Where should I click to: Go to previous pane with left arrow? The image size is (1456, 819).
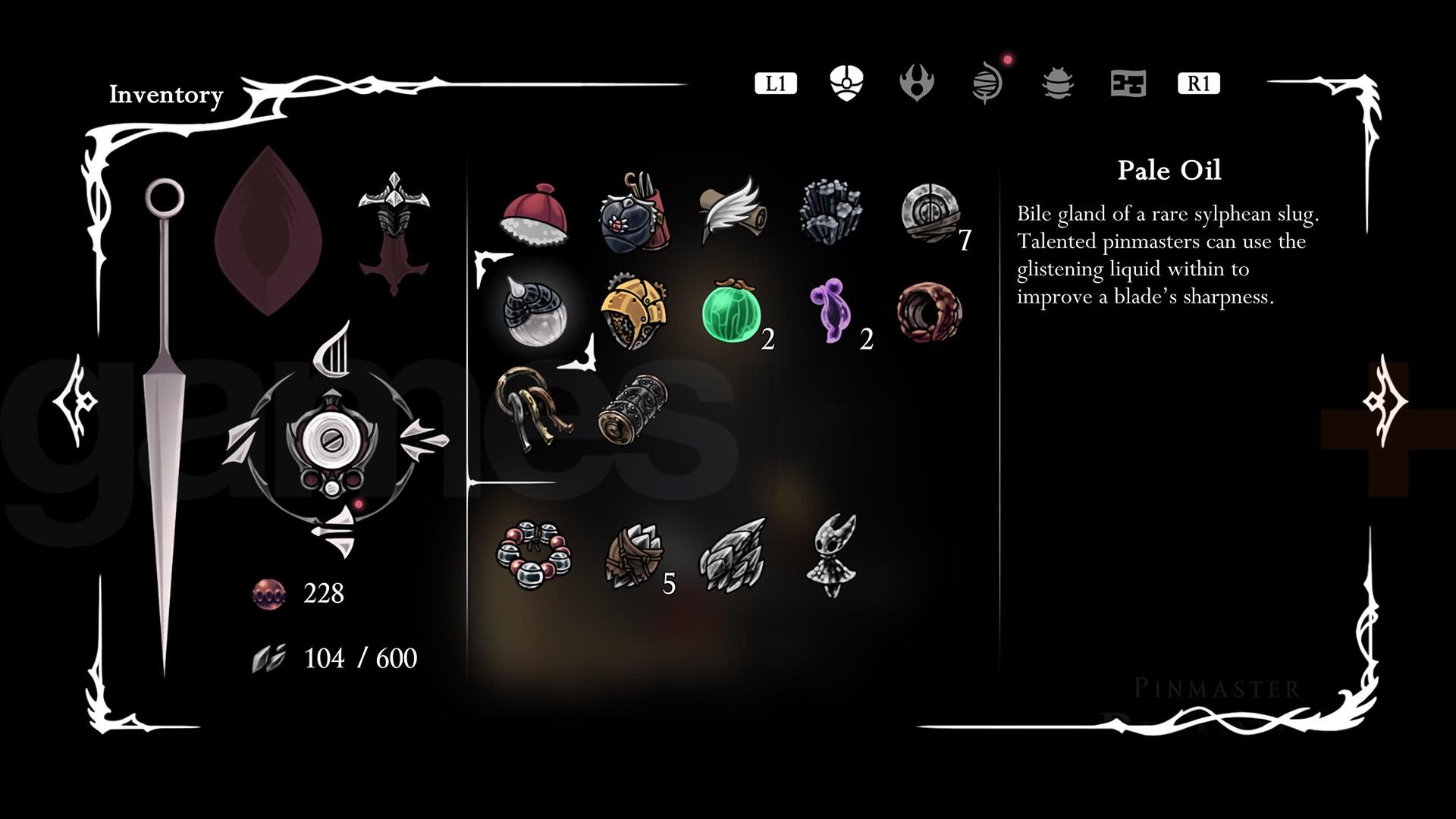75,400
